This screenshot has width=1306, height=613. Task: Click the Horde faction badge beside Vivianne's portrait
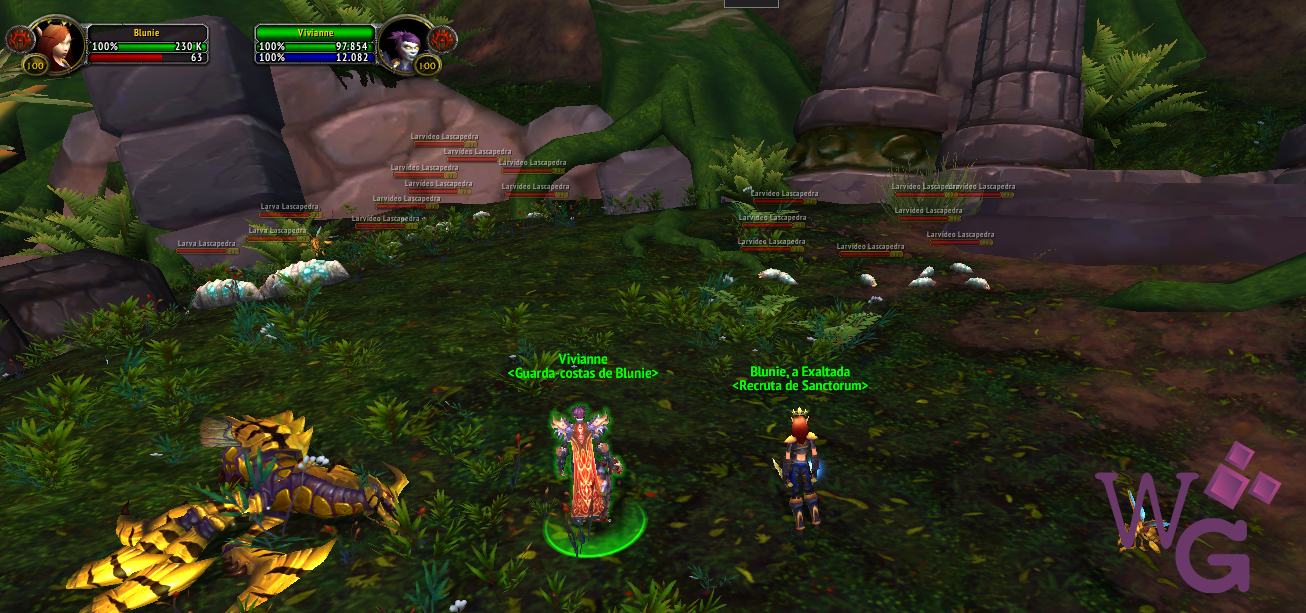coord(443,40)
